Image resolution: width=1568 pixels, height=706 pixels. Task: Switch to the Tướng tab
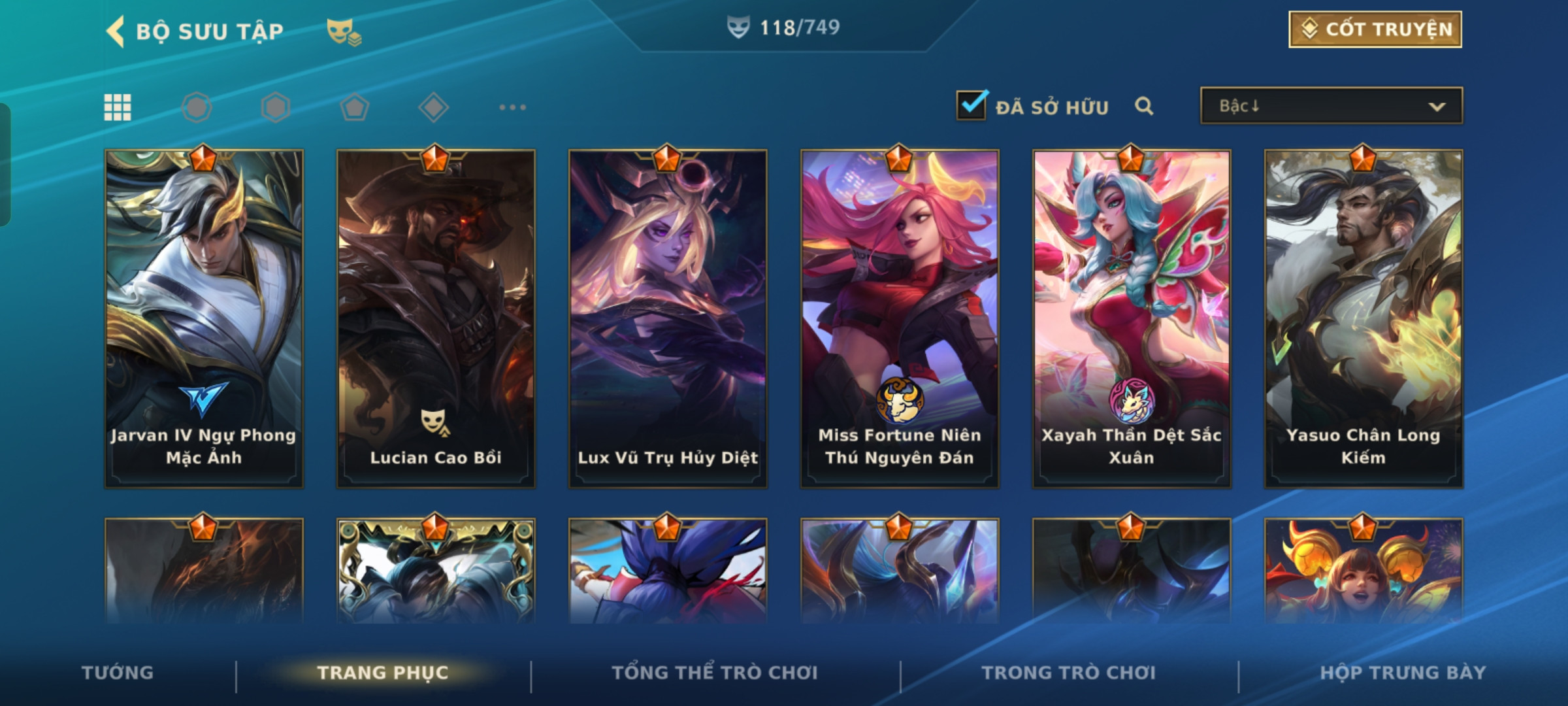(118, 673)
